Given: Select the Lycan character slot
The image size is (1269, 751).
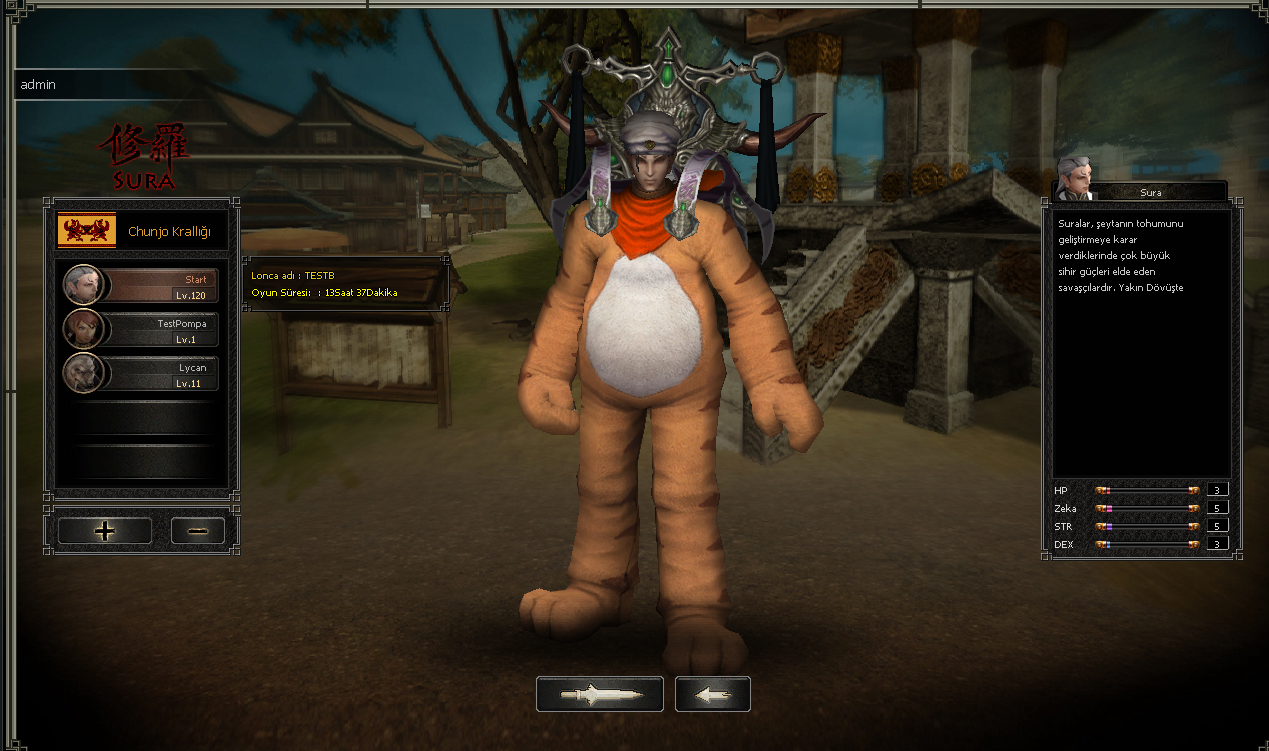Looking at the screenshot, I should tap(141, 373).
